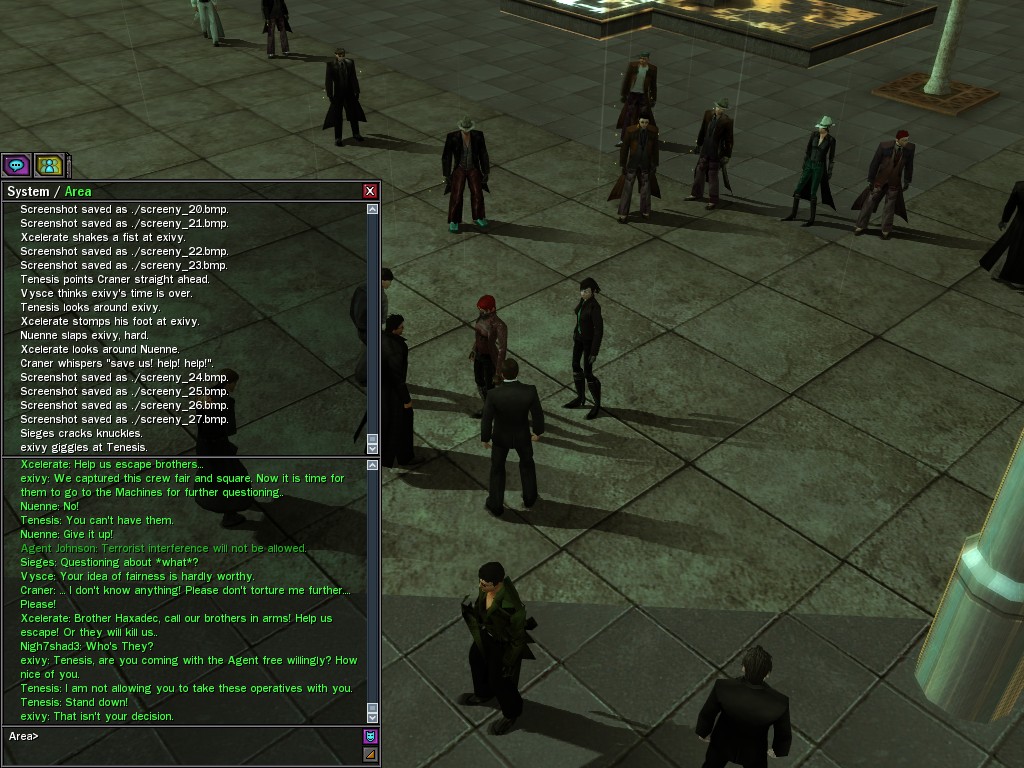Close the System / Area chat window
Screen dimensions: 1024x768
click(x=370, y=191)
